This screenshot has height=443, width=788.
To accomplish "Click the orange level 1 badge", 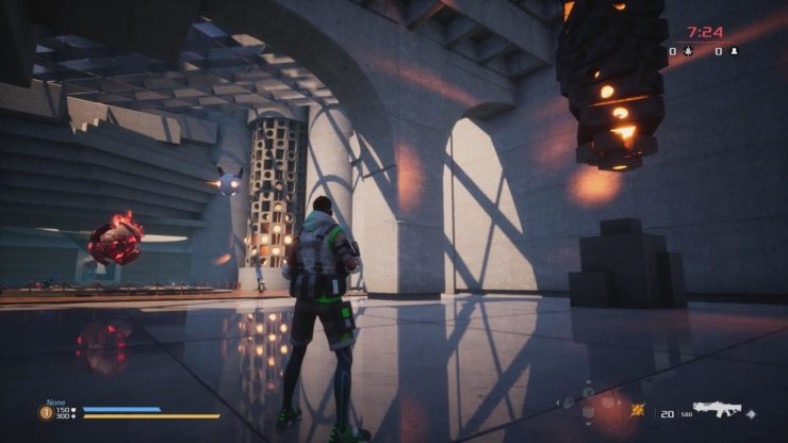I will point(46,411).
